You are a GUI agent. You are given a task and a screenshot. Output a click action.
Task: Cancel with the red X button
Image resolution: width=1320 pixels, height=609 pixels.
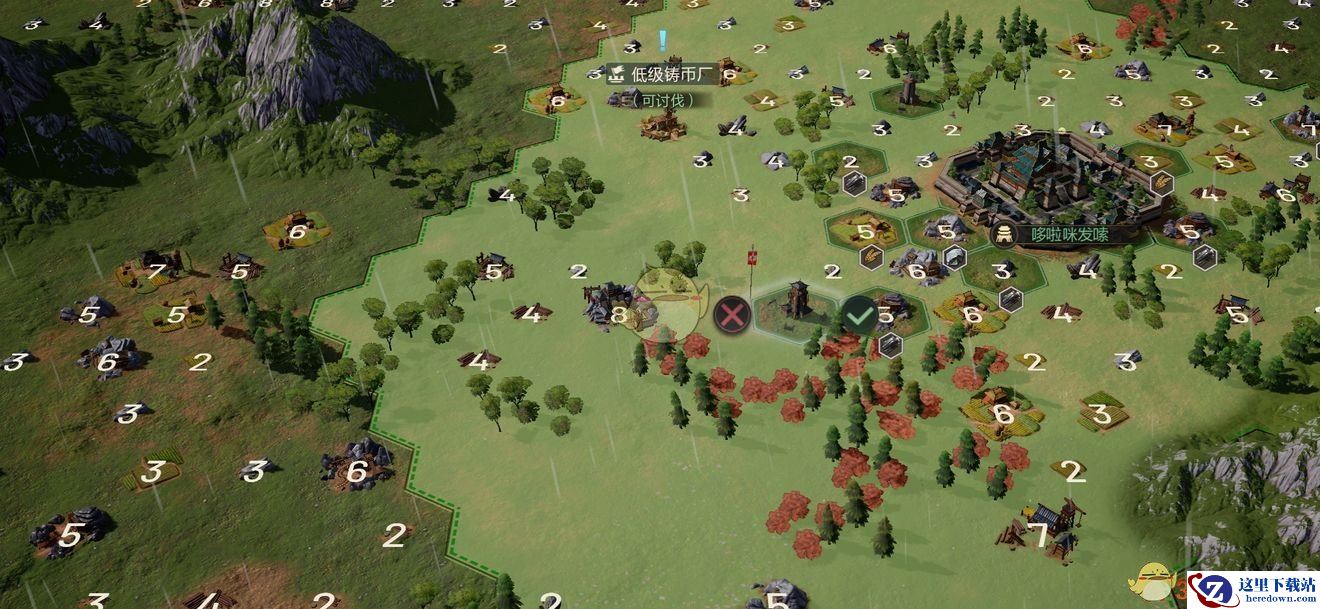tap(733, 316)
